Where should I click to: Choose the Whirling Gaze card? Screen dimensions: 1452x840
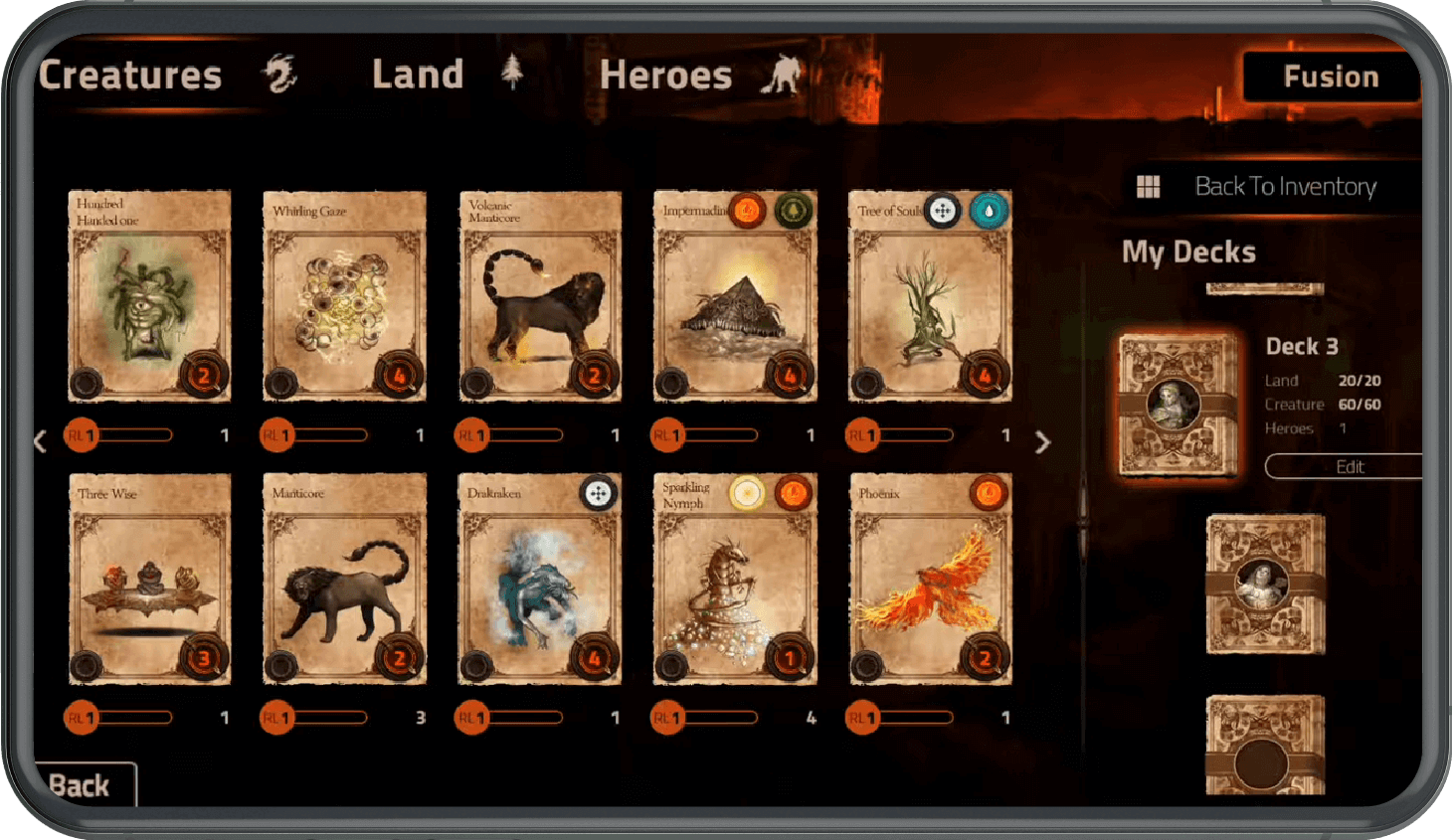(344, 296)
